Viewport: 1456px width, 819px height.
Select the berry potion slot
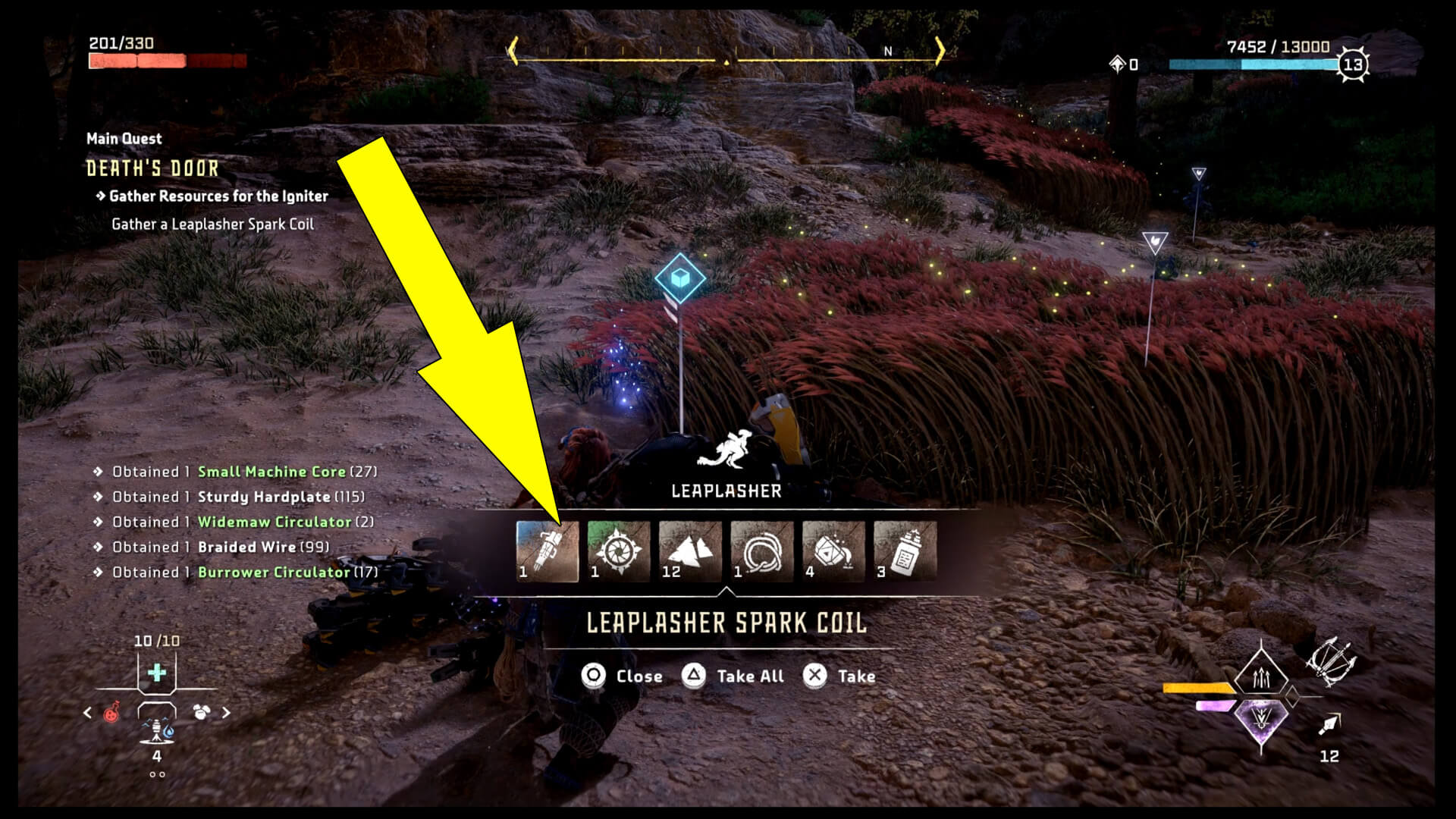click(x=111, y=713)
